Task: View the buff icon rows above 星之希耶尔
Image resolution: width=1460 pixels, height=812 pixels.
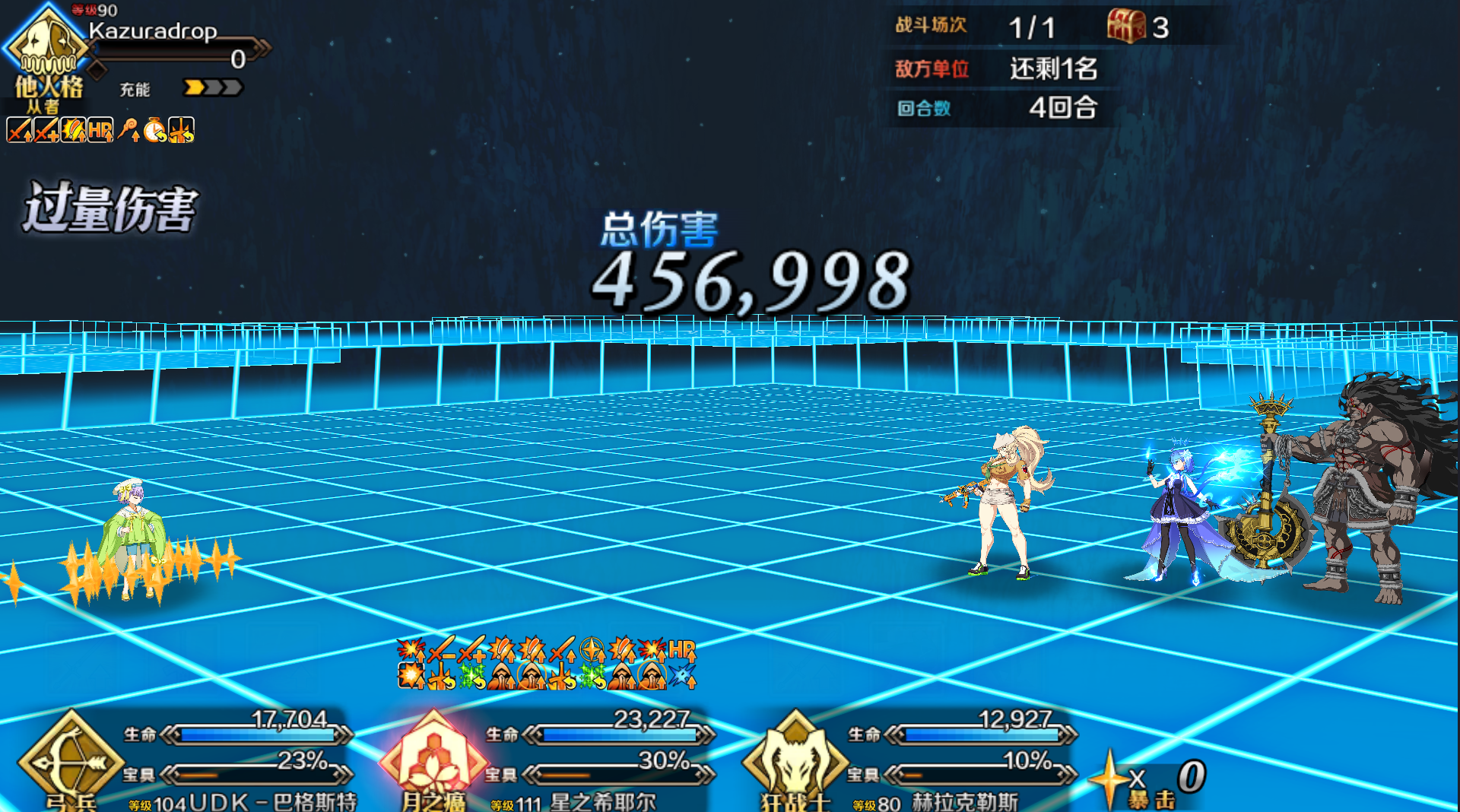Action: 546,663
